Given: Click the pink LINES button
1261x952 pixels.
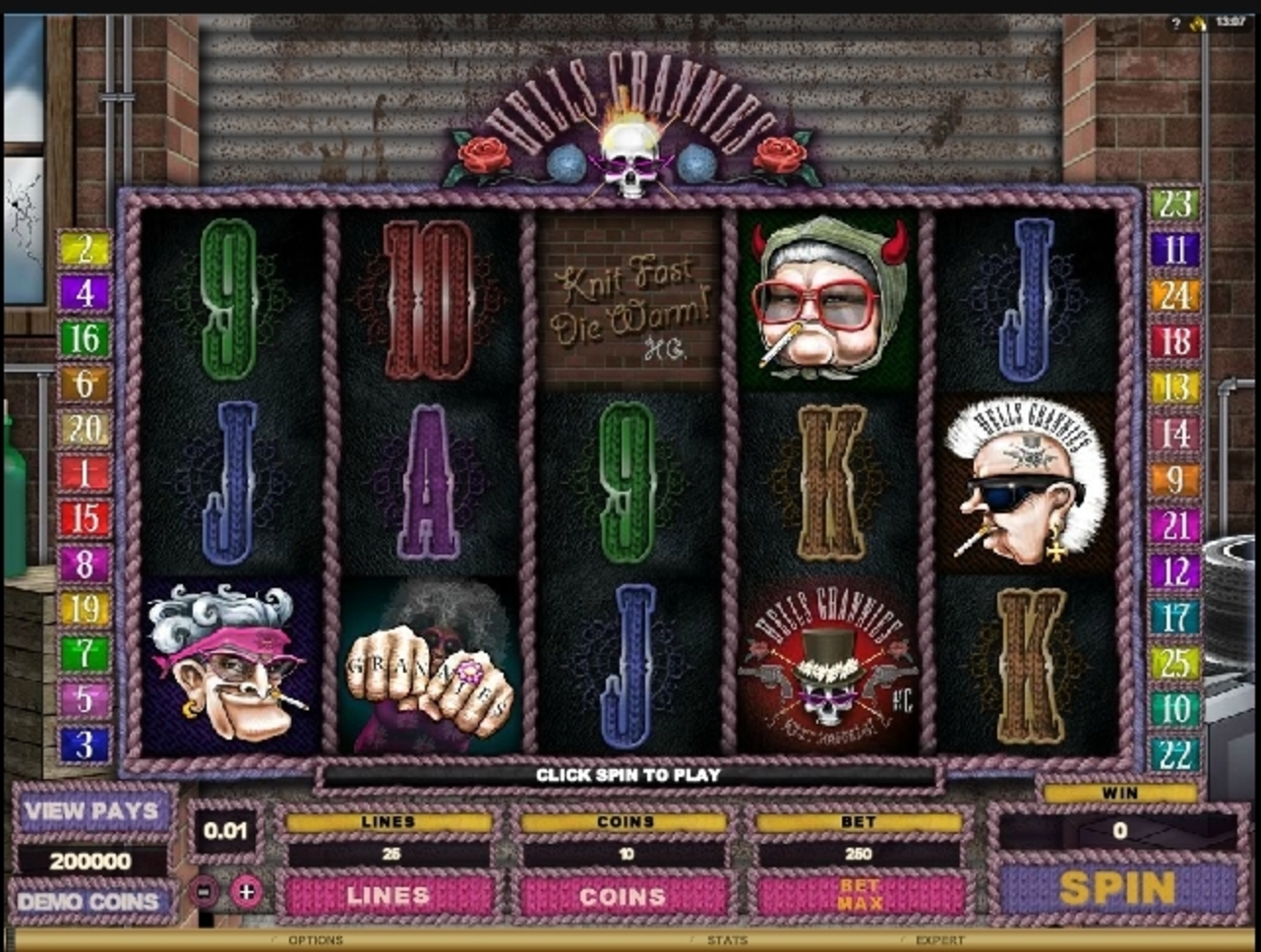Looking at the screenshot, I should pos(389,895).
